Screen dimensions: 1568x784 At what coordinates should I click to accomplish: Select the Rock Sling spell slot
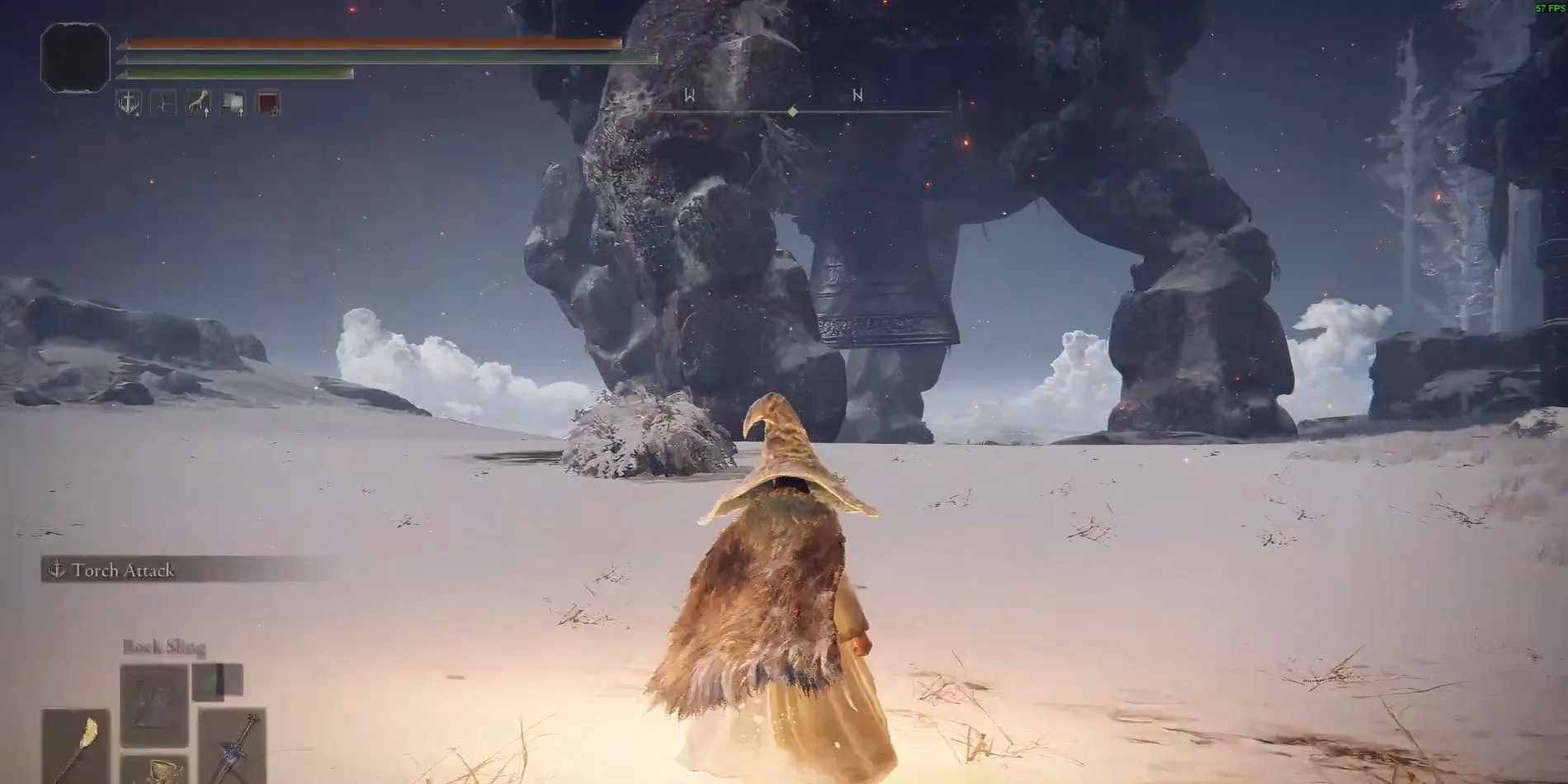coord(154,706)
